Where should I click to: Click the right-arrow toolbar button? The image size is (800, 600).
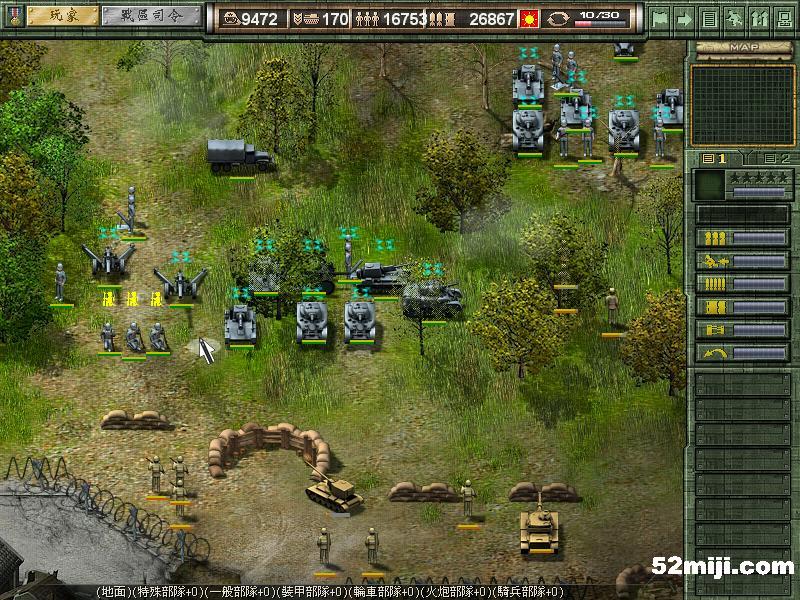click(685, 18)
